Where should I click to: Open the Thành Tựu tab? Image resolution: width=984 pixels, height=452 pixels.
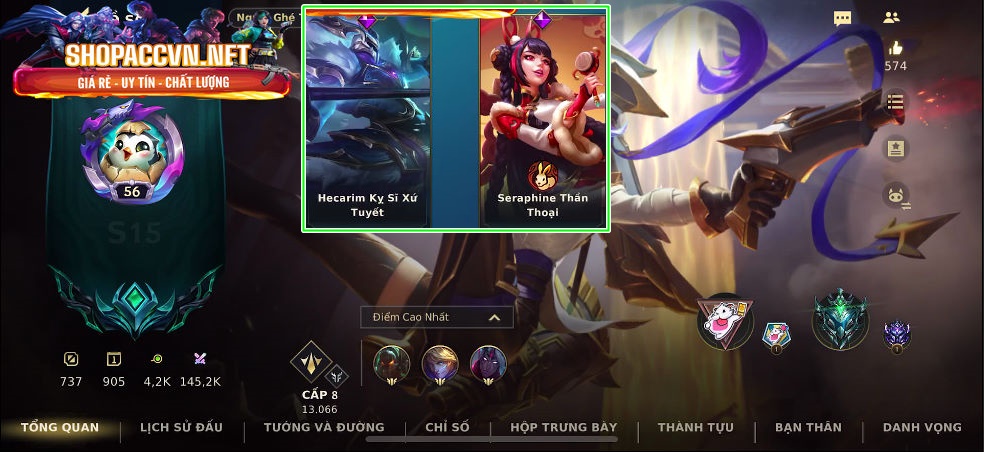click(695, 428)
